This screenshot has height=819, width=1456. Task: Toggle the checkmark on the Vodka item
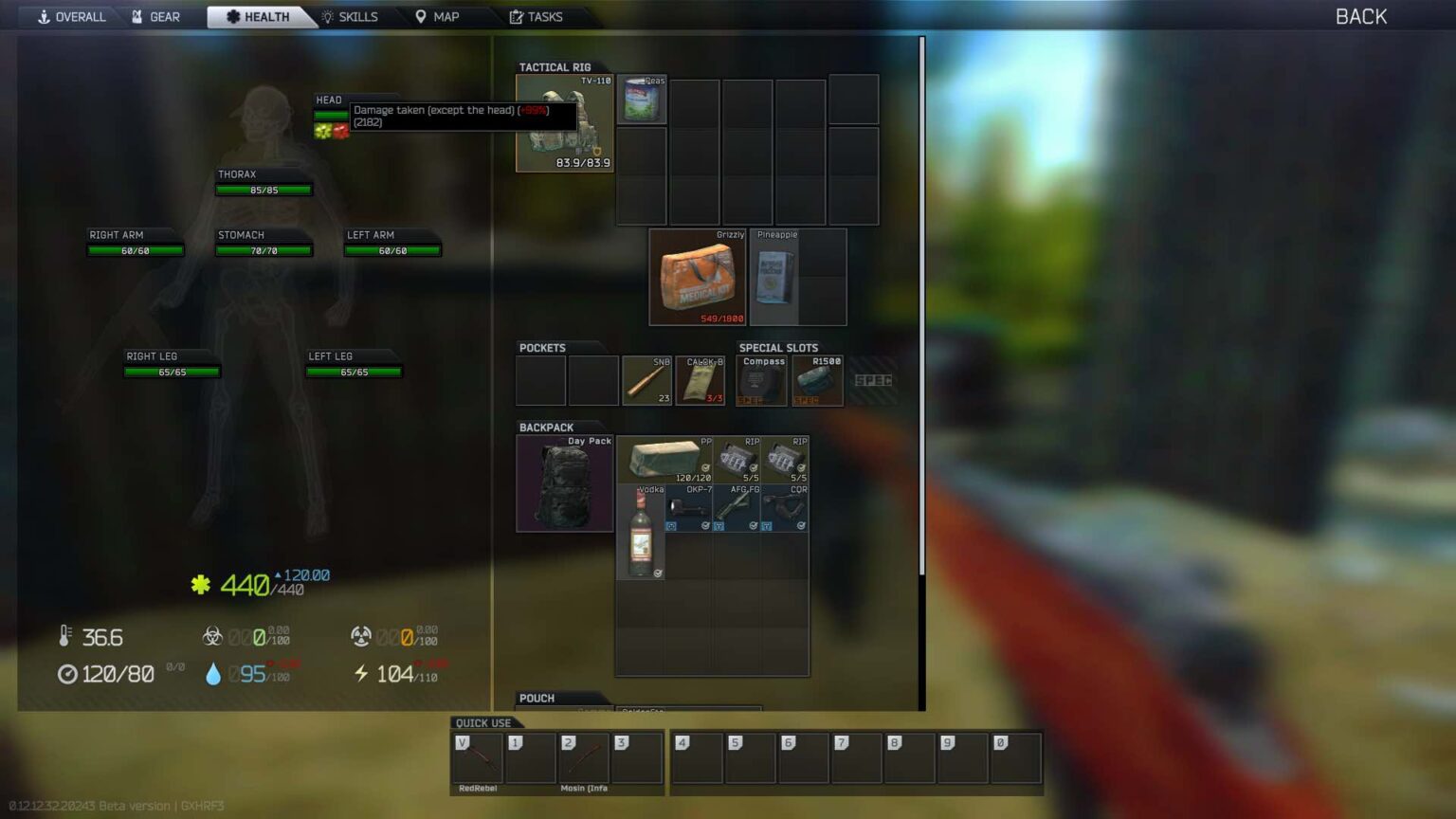[x=656, y=573]
